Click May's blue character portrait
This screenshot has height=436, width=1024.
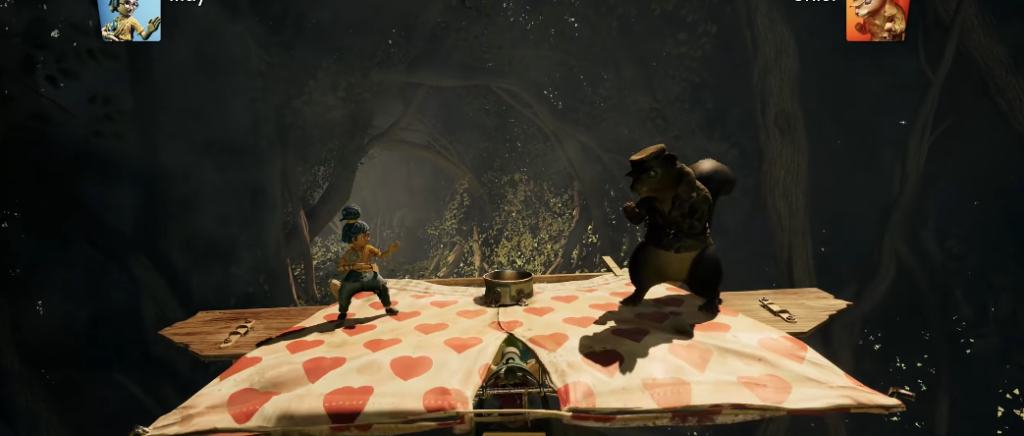click(x=130, y=20)
